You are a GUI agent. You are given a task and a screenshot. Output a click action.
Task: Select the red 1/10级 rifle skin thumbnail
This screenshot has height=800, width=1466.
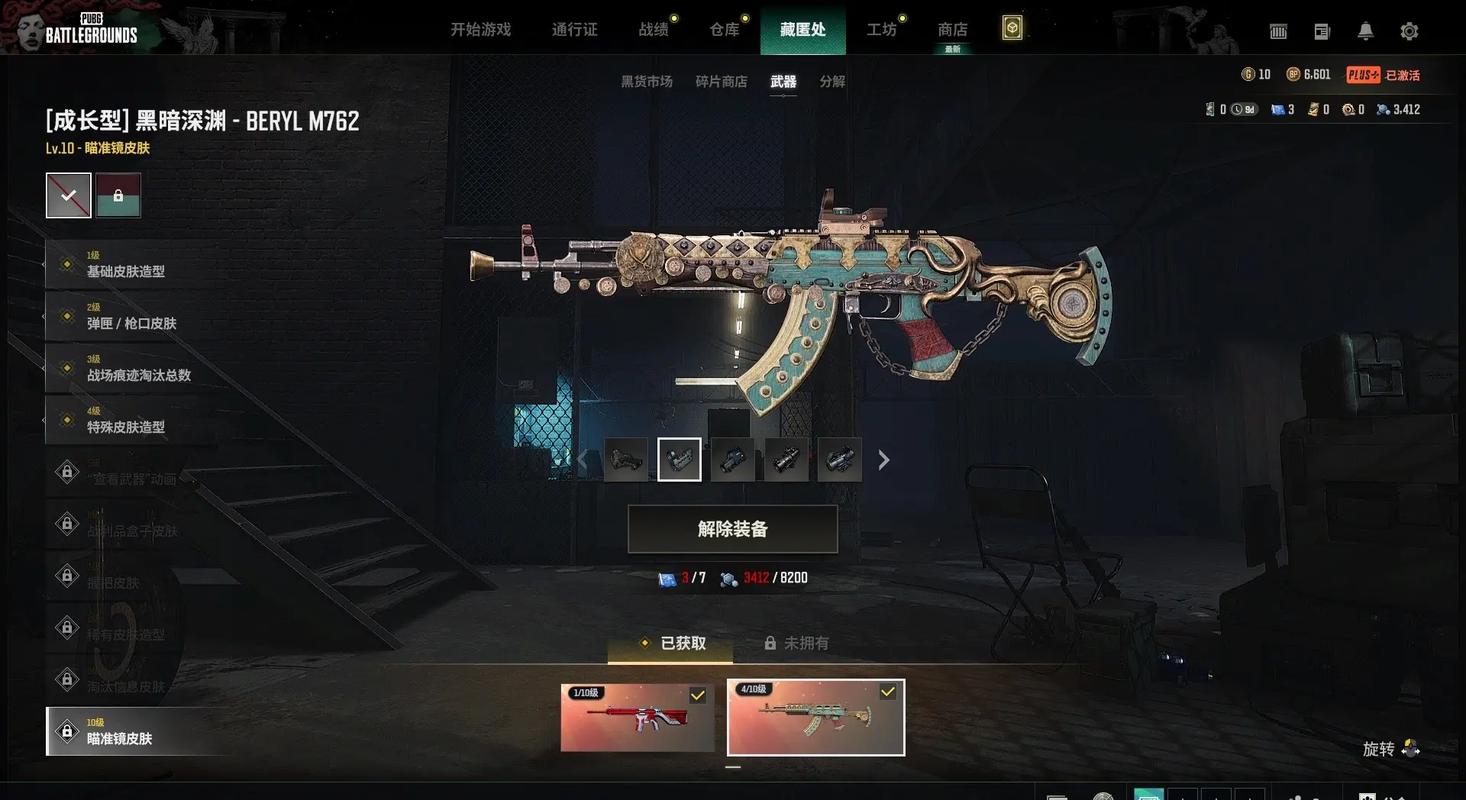(x=637, y=717)
